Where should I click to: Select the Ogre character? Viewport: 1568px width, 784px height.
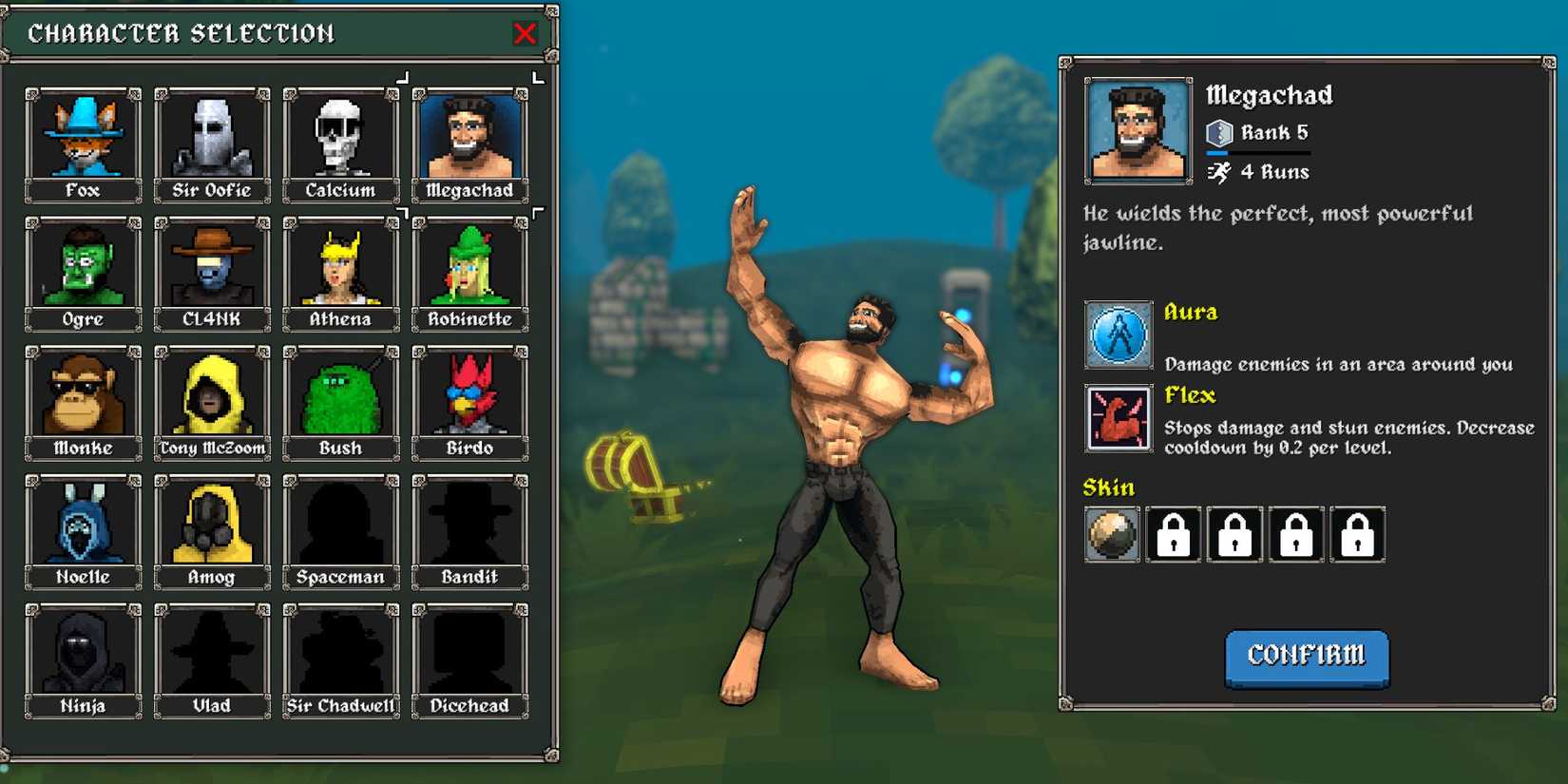83,267
